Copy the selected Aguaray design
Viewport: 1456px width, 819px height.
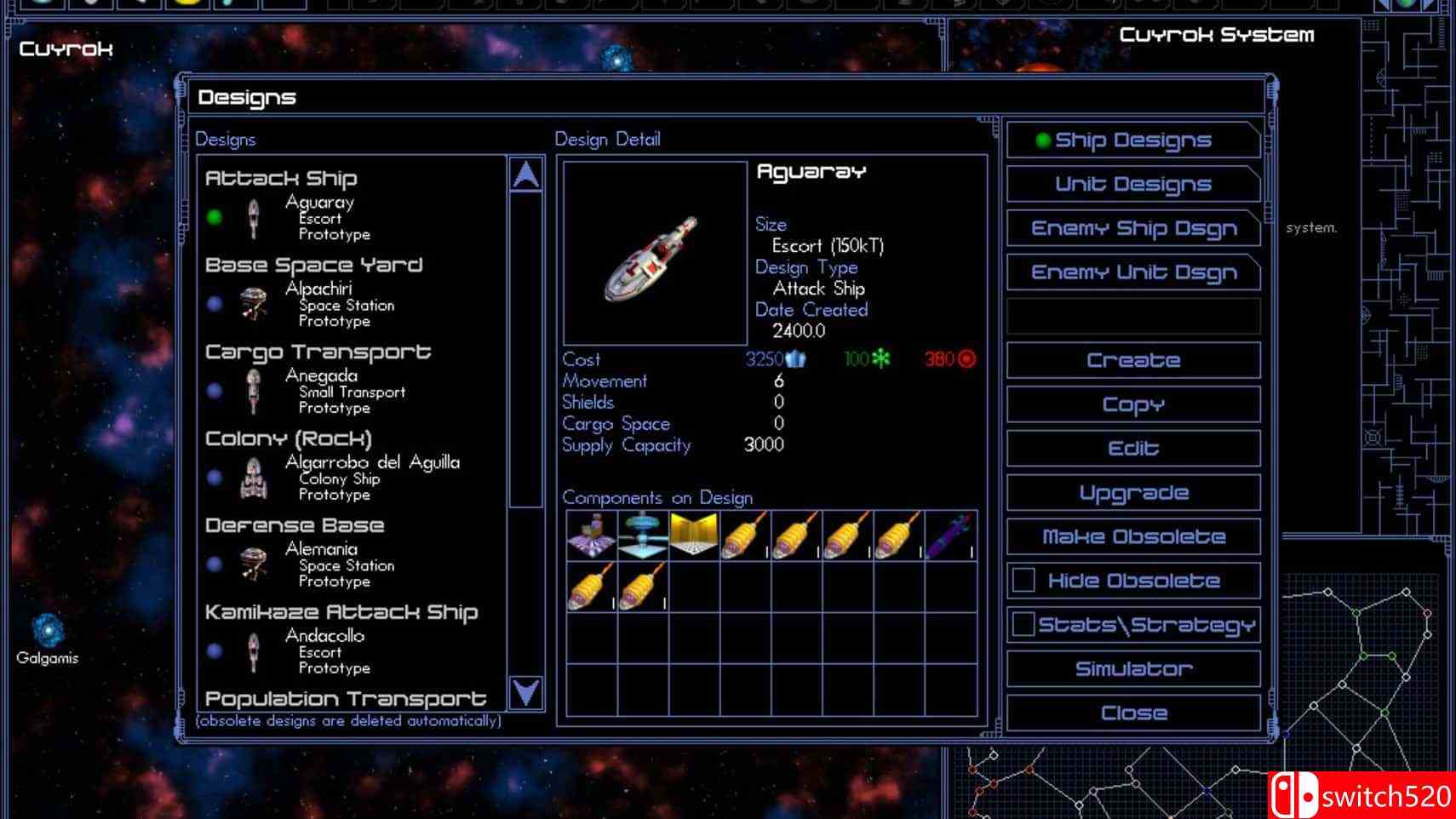1132,405
